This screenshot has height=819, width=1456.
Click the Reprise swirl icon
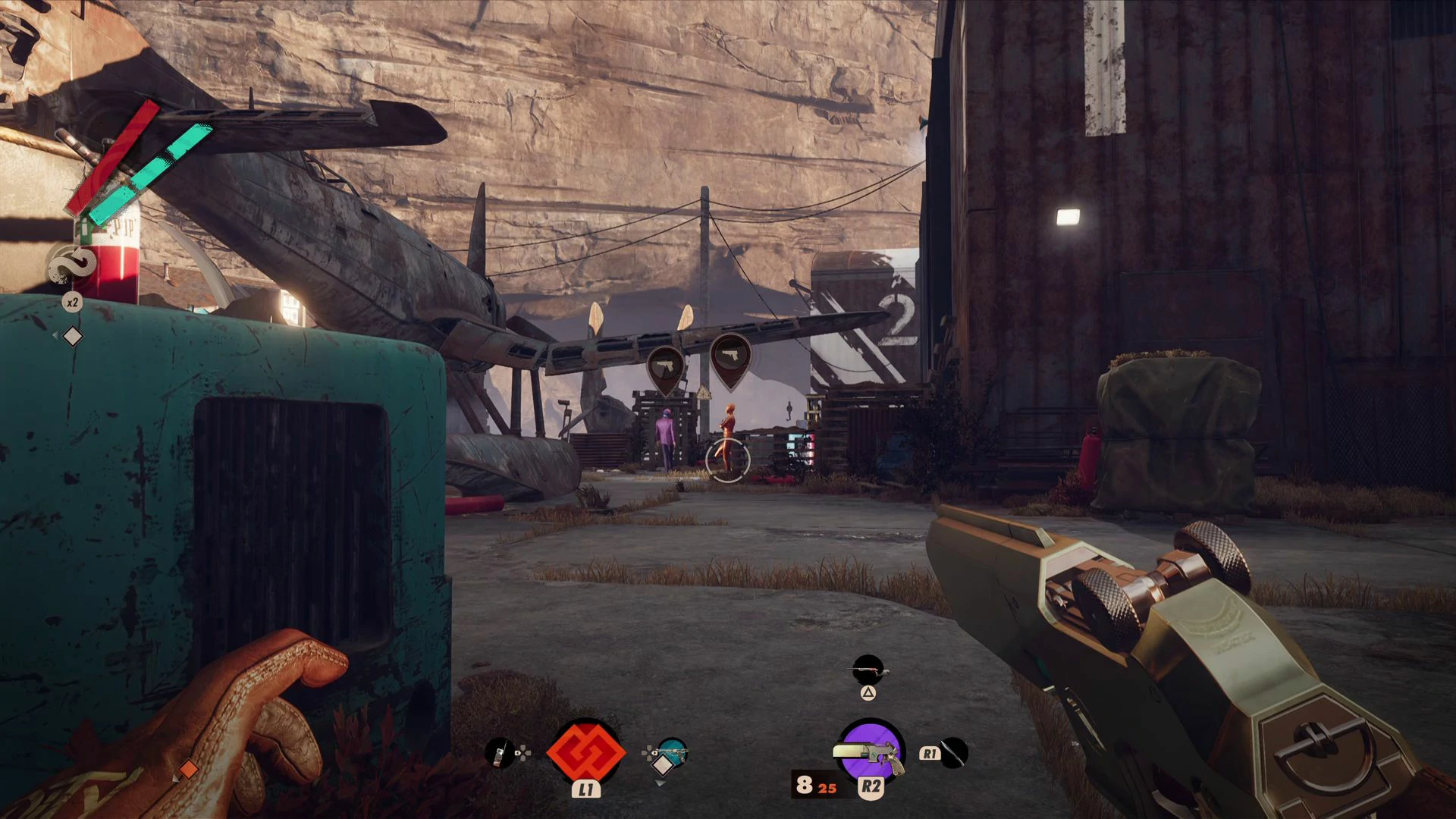pyautogui.click(x=72, y=266)
